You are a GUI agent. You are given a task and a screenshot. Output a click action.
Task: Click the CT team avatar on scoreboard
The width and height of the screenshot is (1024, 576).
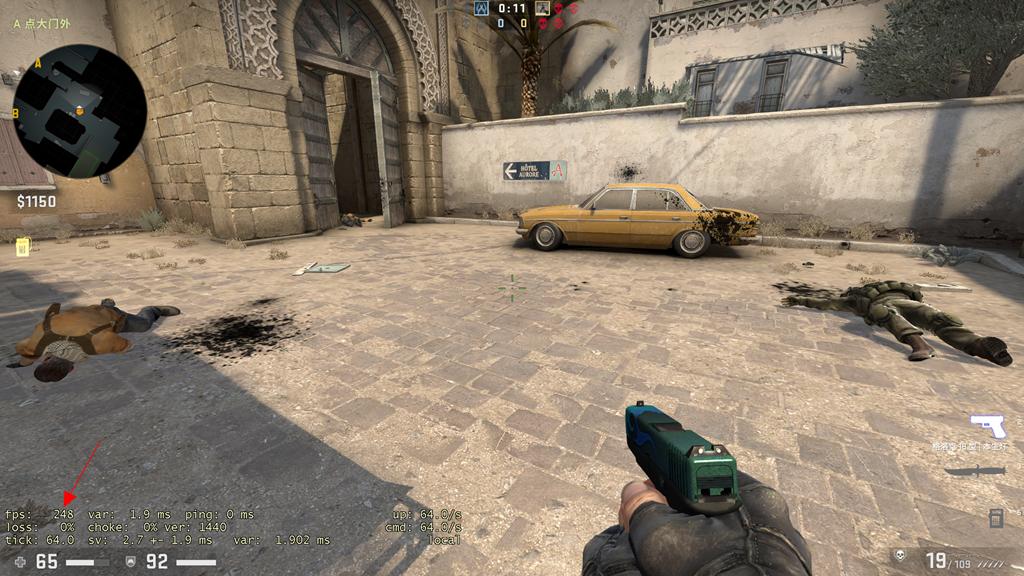pos(482,8)
